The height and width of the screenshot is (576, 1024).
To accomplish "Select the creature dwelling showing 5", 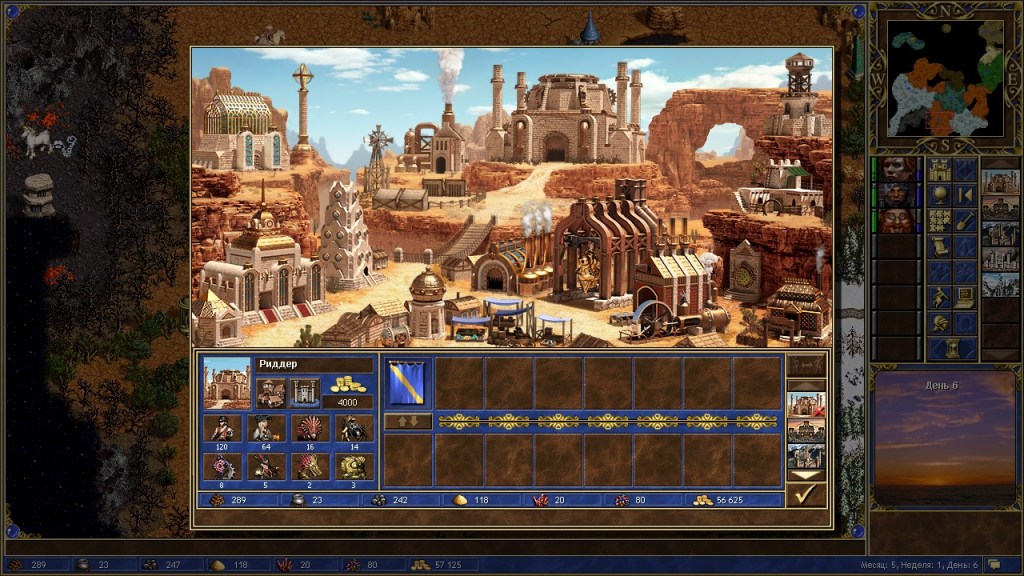I will click(x=265, y=466).
